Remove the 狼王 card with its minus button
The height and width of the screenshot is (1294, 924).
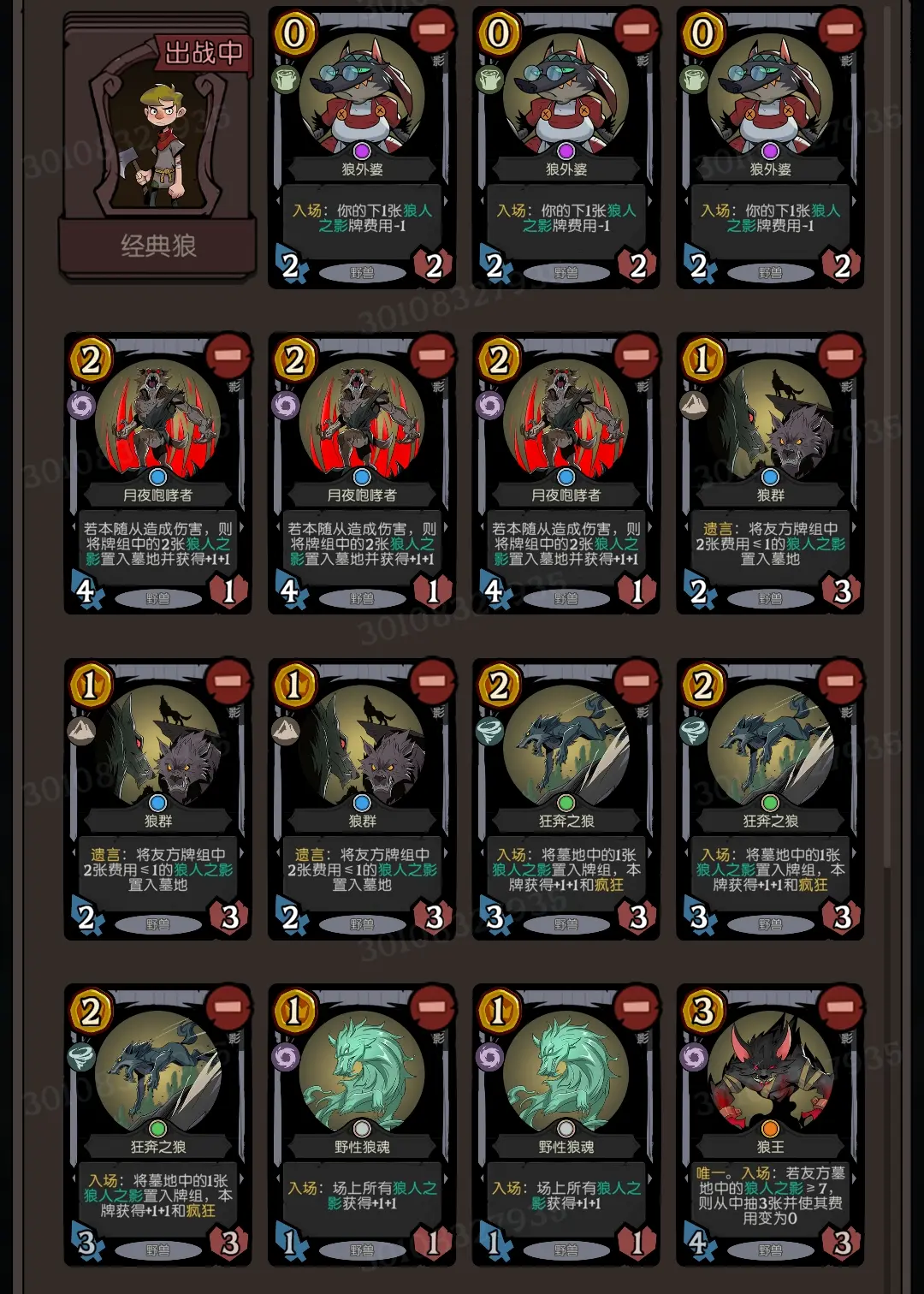(x=839, y=1008)
